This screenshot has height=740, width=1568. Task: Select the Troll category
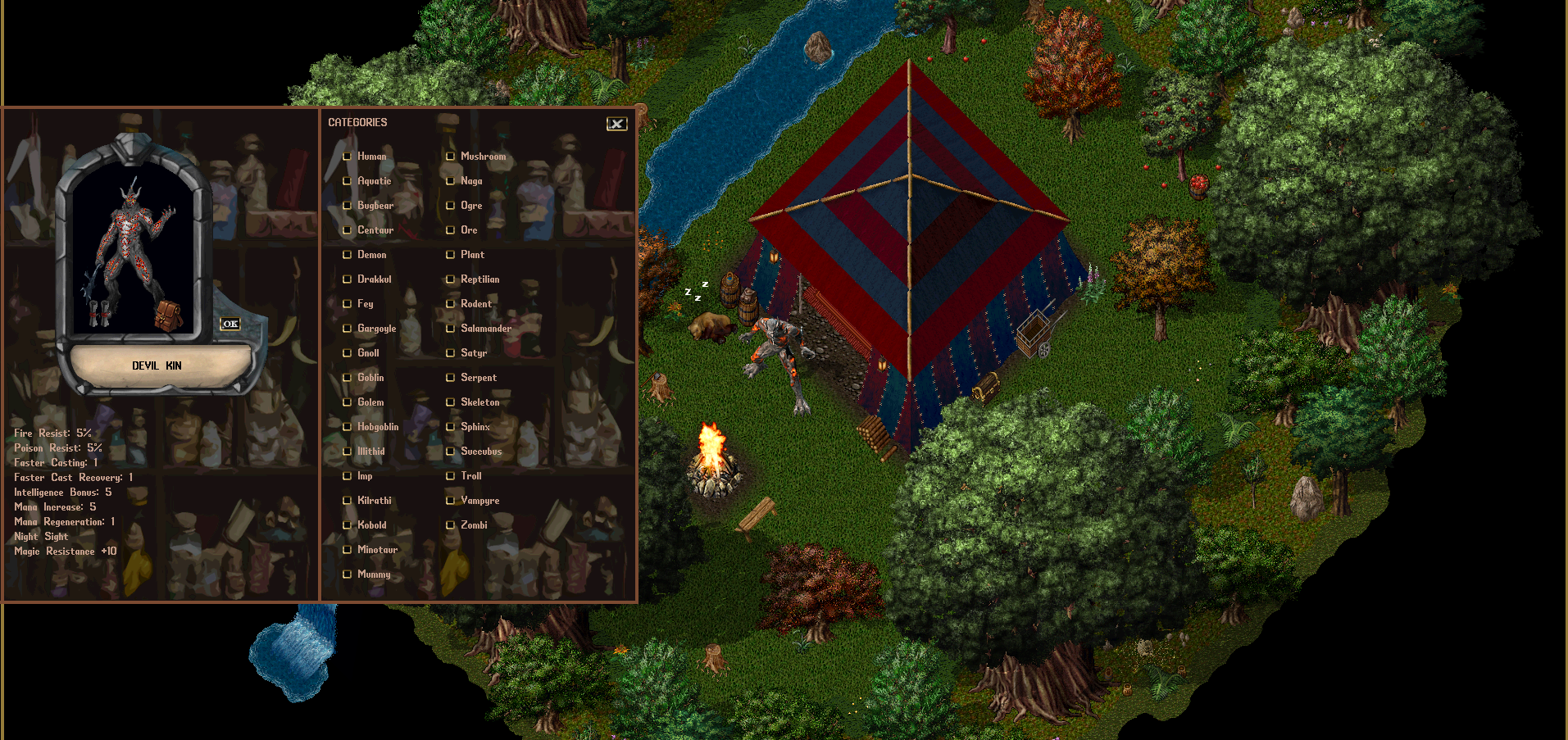coord(451,476)
